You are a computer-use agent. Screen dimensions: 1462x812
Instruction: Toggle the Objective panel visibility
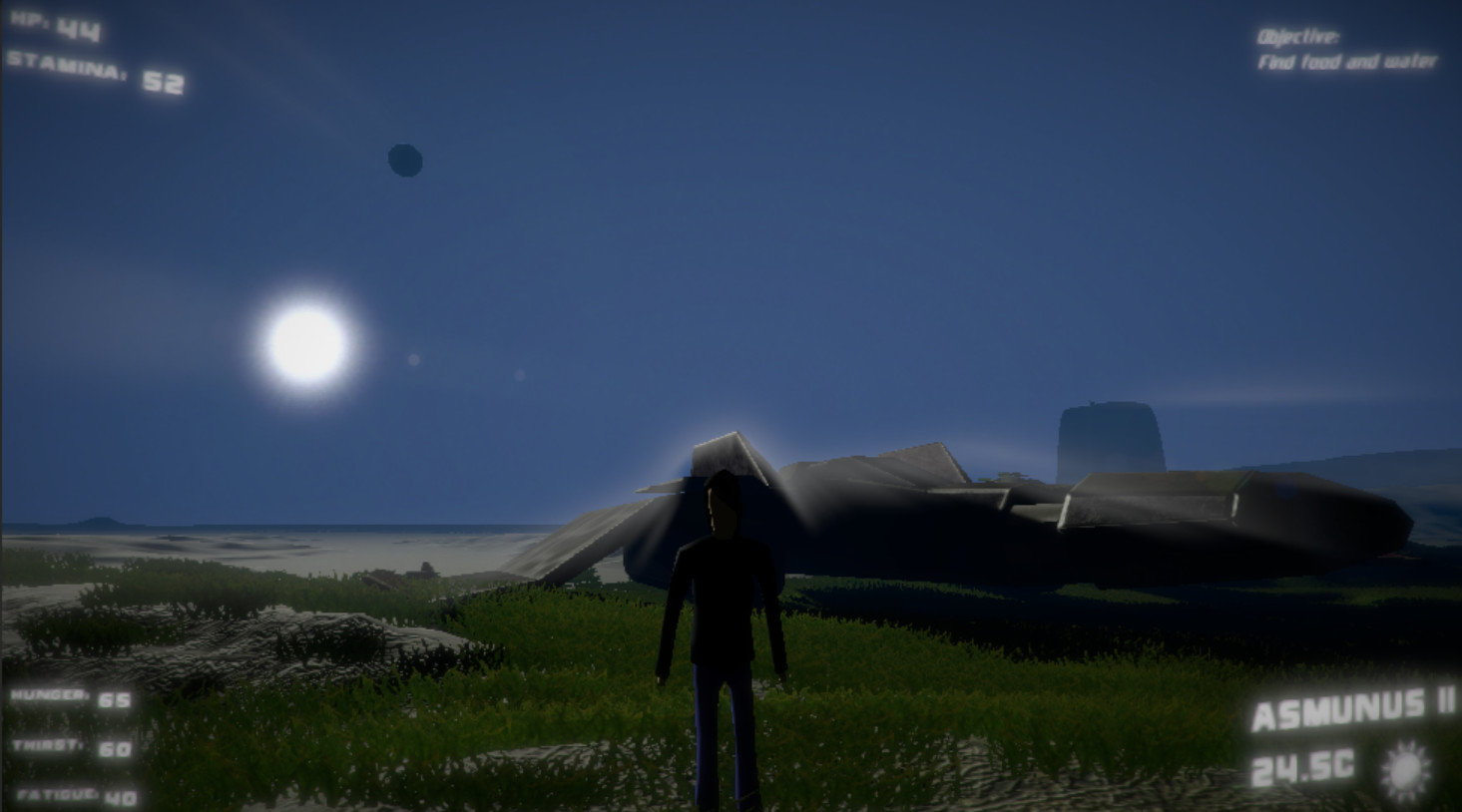point(1346,52)
